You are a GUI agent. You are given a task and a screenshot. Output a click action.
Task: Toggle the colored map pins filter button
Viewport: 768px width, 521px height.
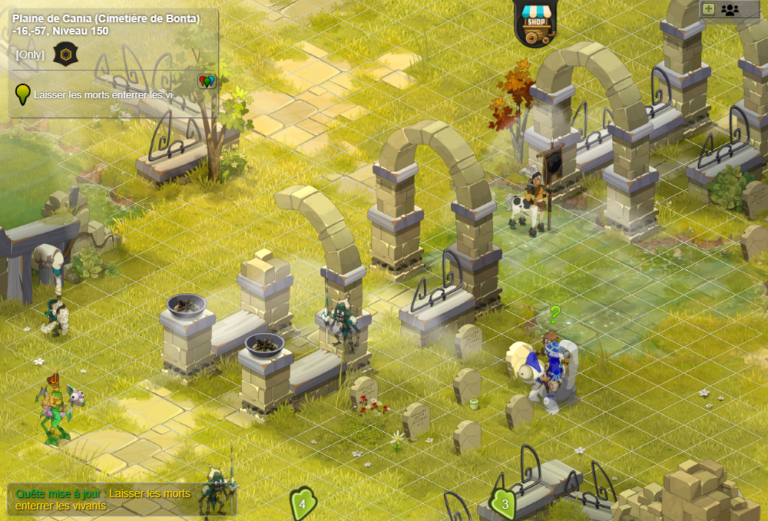pyautogui.click(x=207, y=81)
